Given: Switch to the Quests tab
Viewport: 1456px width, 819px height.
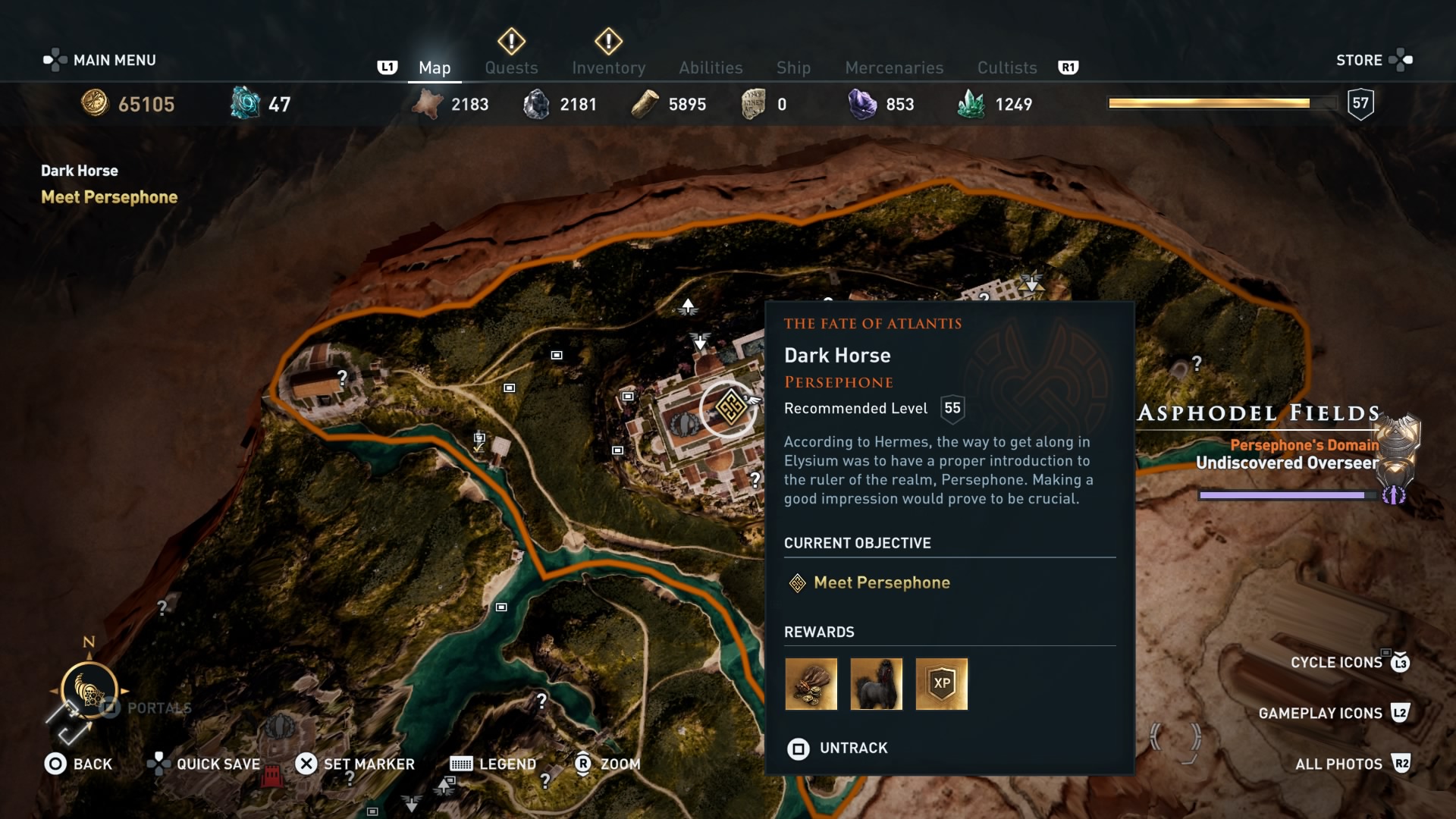Looking at the screenshot, I should 511,68.
